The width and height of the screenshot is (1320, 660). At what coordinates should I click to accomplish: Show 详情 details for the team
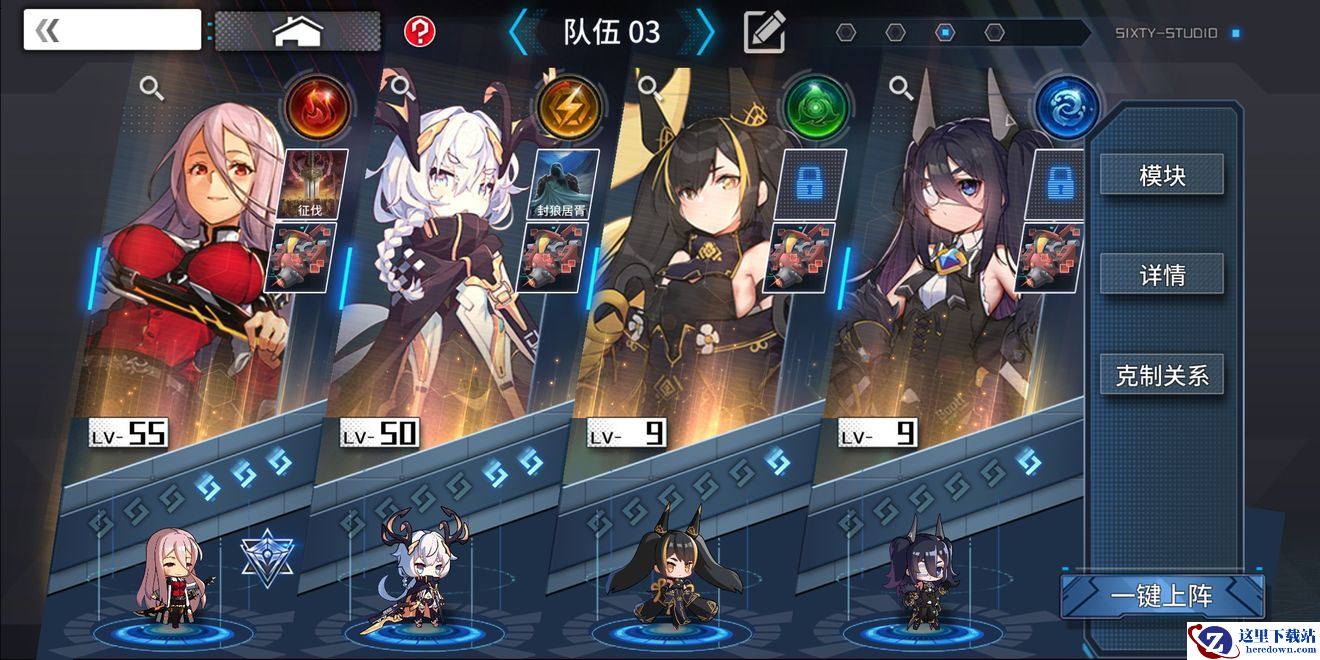click(1162, 274)
